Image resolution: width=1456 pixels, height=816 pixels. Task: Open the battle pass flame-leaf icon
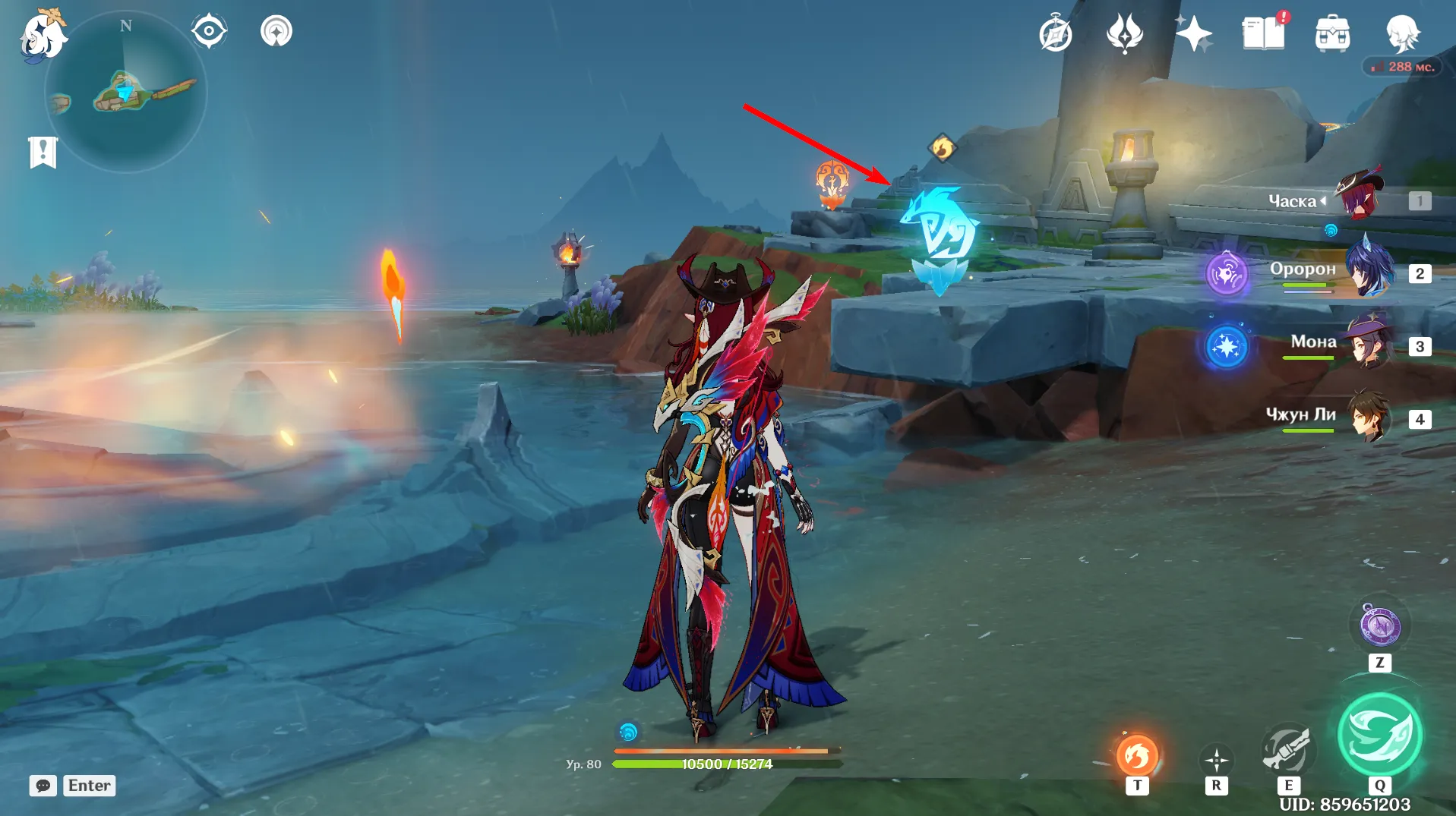click(1124, 34)
